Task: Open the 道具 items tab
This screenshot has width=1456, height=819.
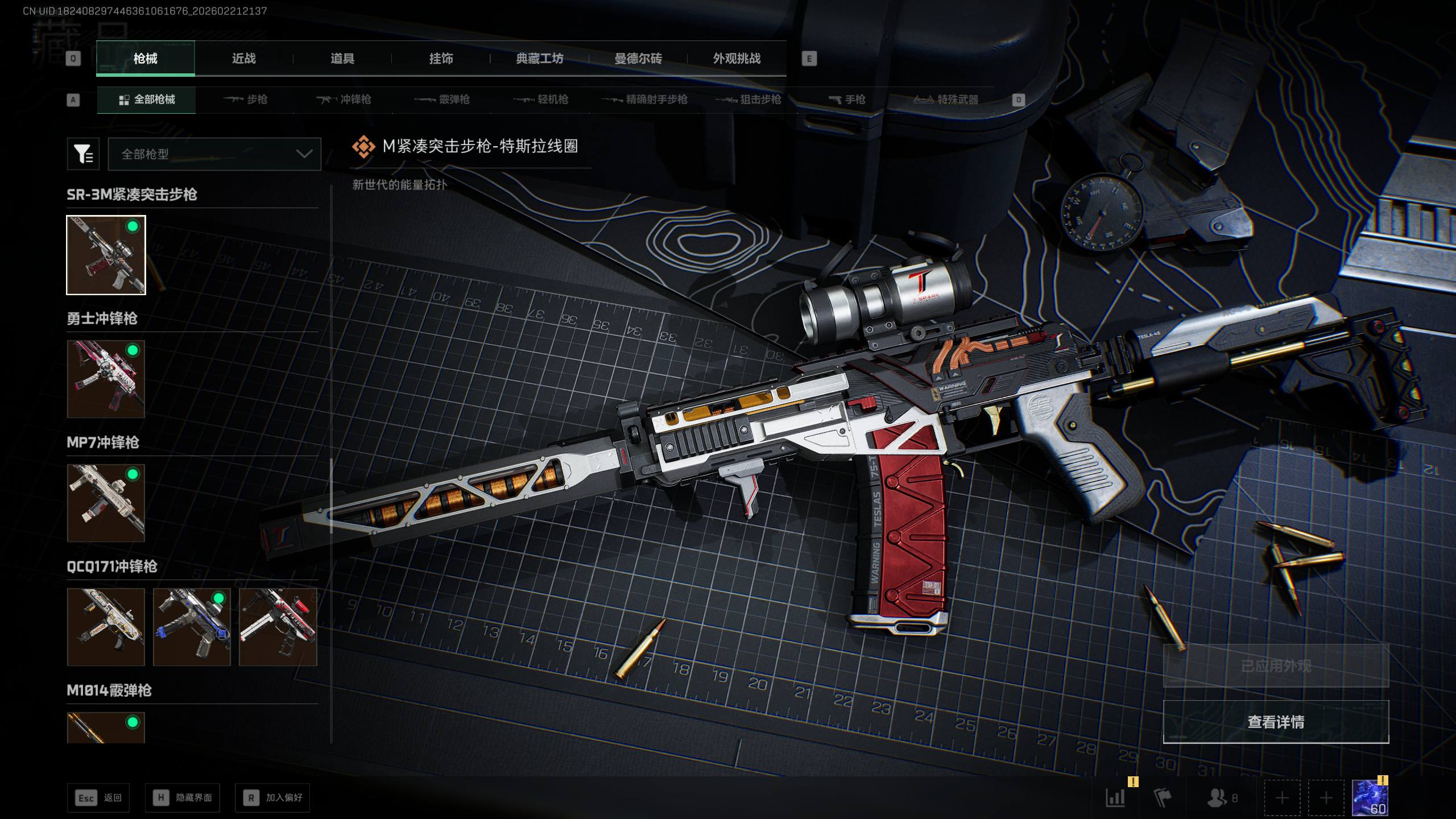Action: [x=342, y=59]
